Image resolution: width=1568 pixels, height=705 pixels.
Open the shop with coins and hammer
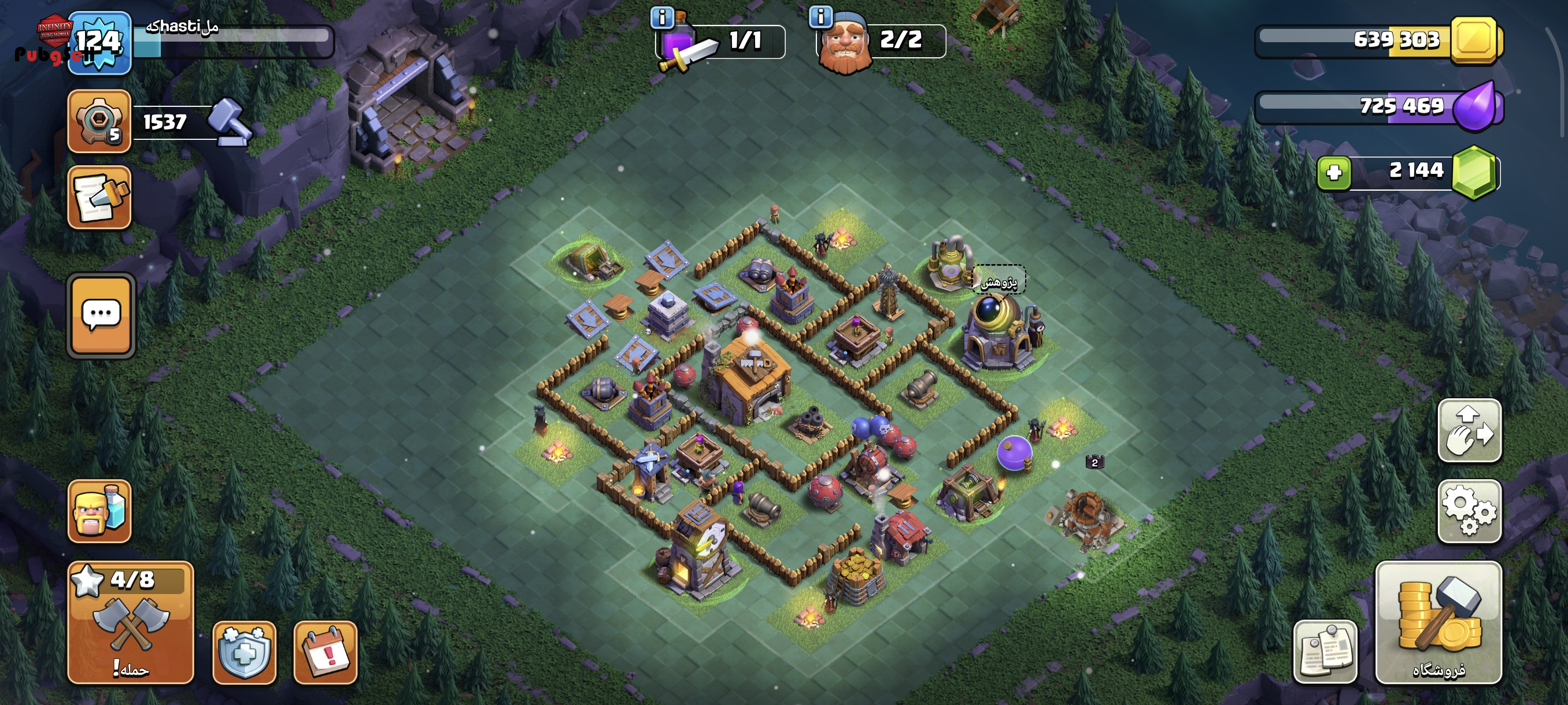pos(1438,622)
